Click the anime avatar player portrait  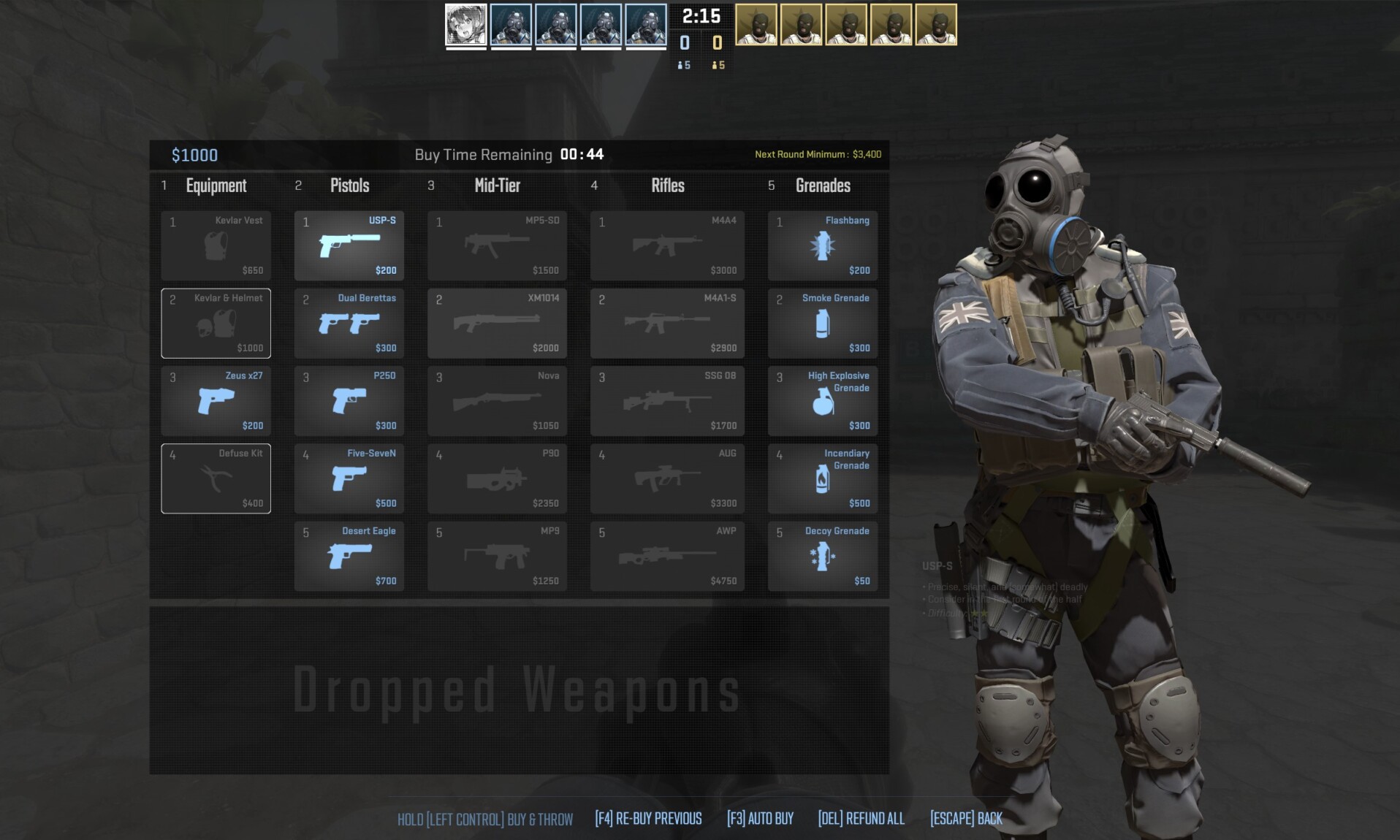pos(466,25)
